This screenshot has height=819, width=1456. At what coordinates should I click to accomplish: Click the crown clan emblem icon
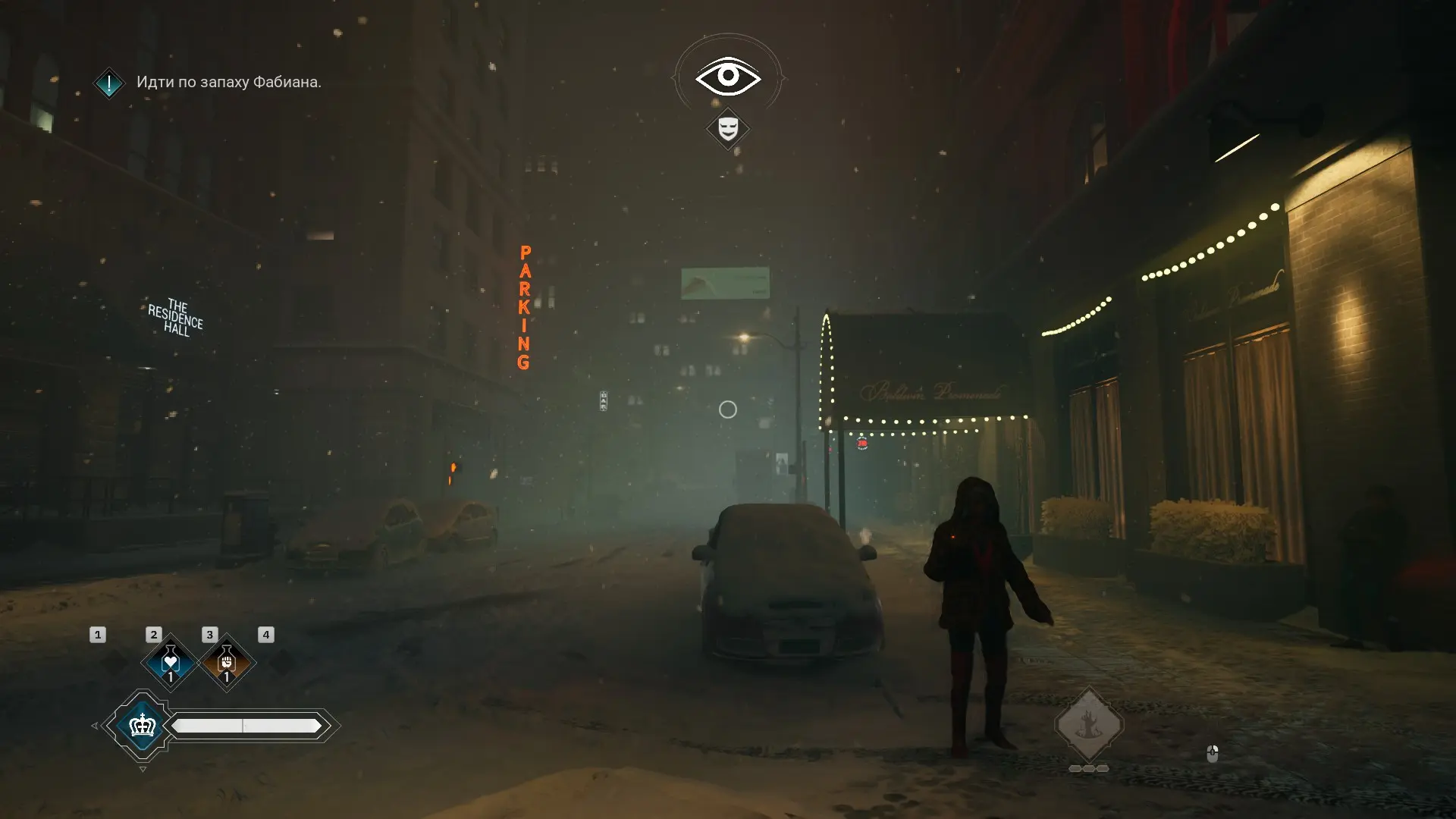click(x=143, y=726)
